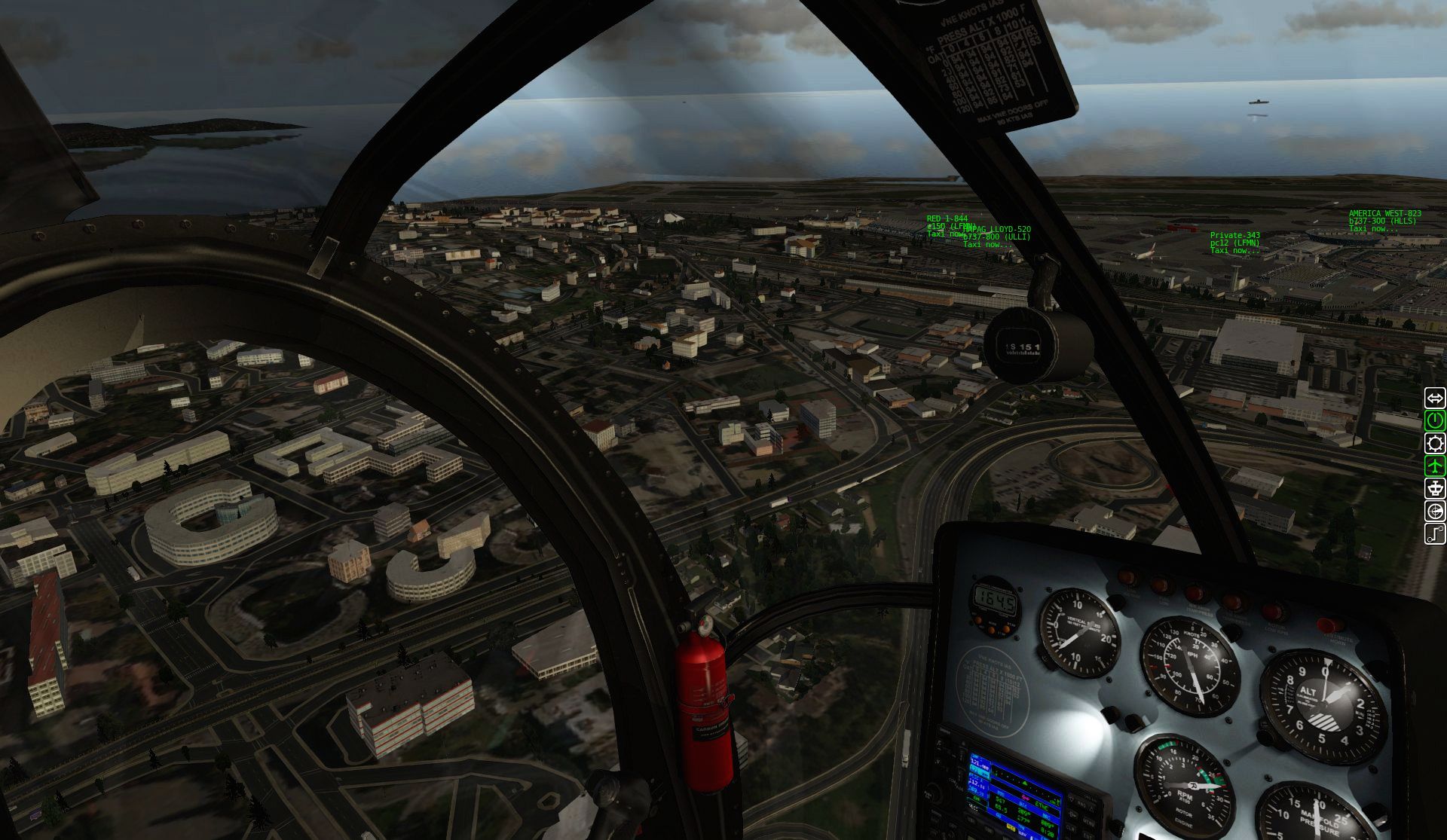Click the route path icon
The width and height of the screenshot is (1447, 840).
pos(1435,534)
